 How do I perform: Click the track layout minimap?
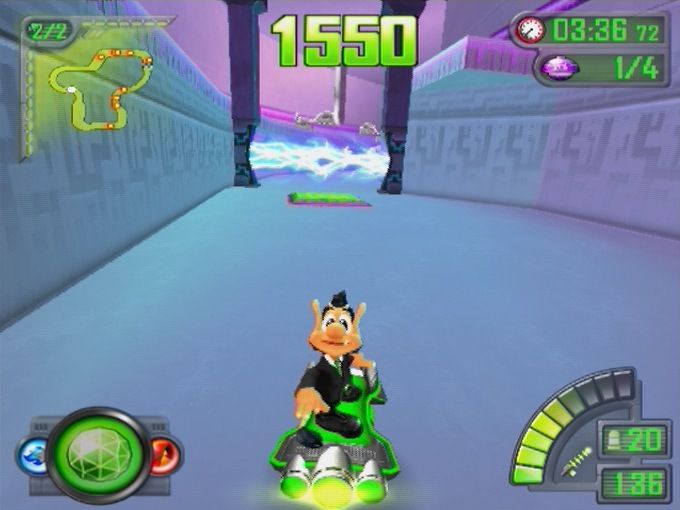coord(98,88)
